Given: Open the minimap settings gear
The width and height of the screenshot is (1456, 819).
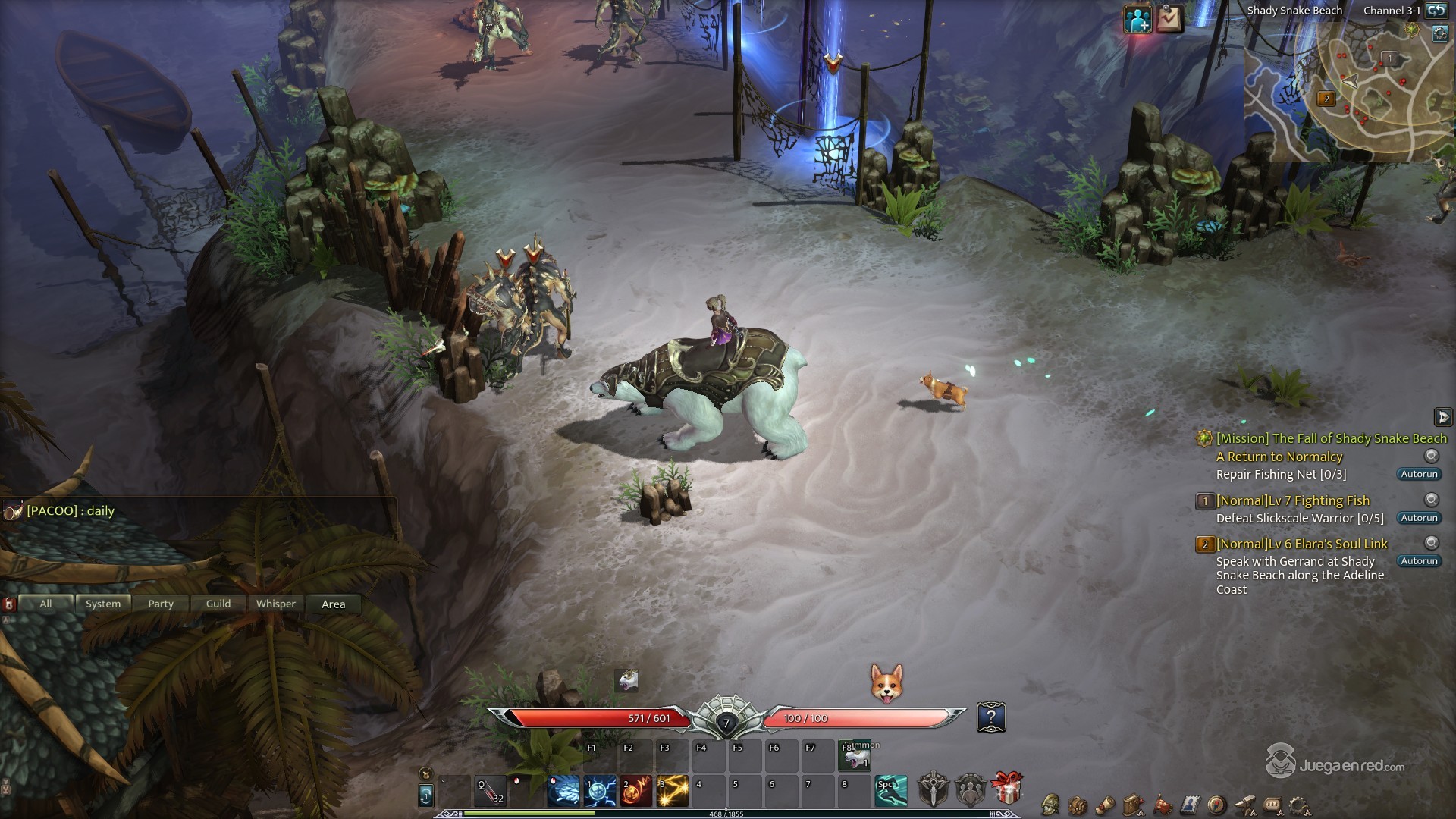Looking at the screenshot, I should pyautogui.click(x=1440, y=34).
